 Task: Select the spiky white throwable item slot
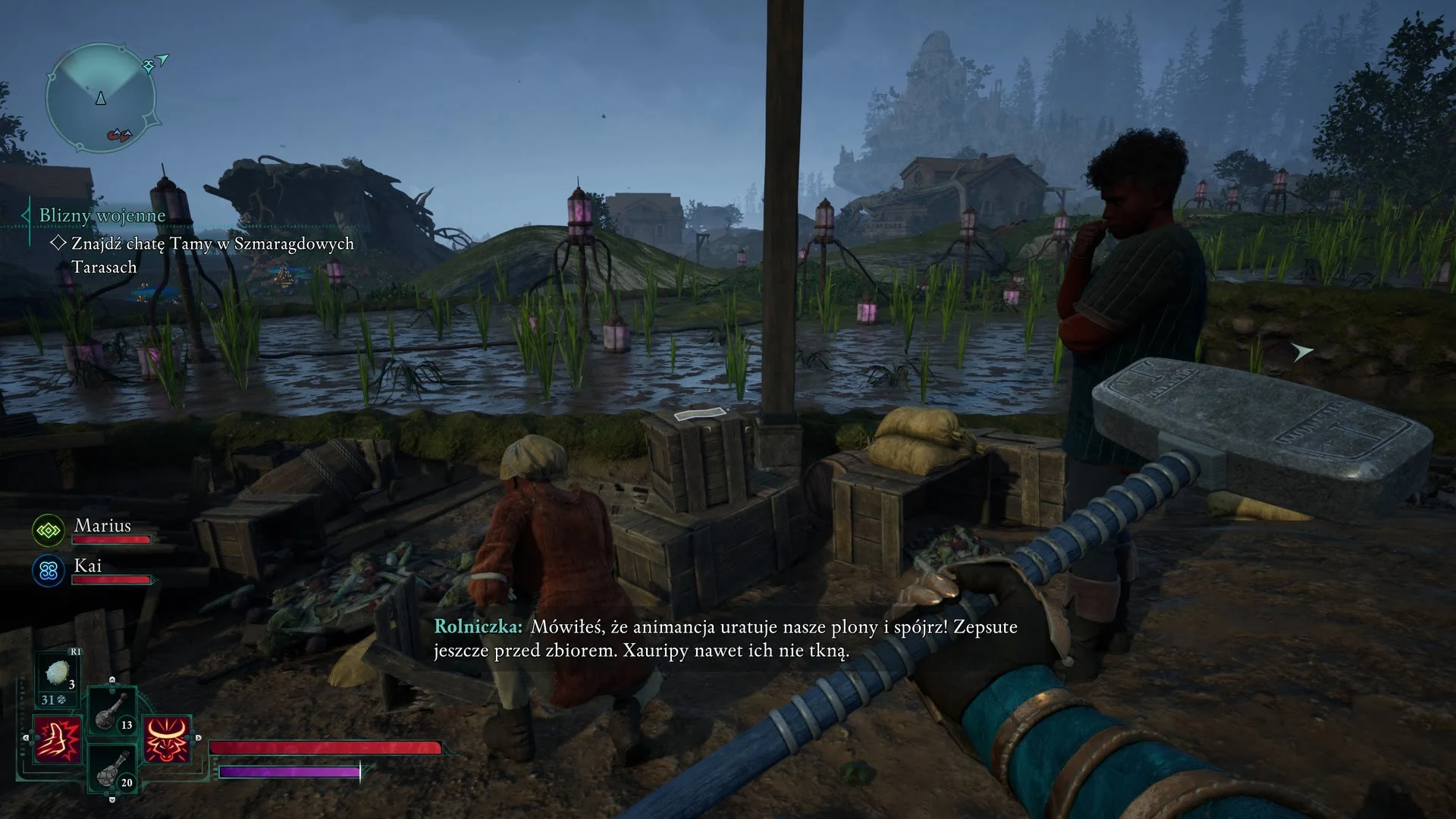point(58,673)
